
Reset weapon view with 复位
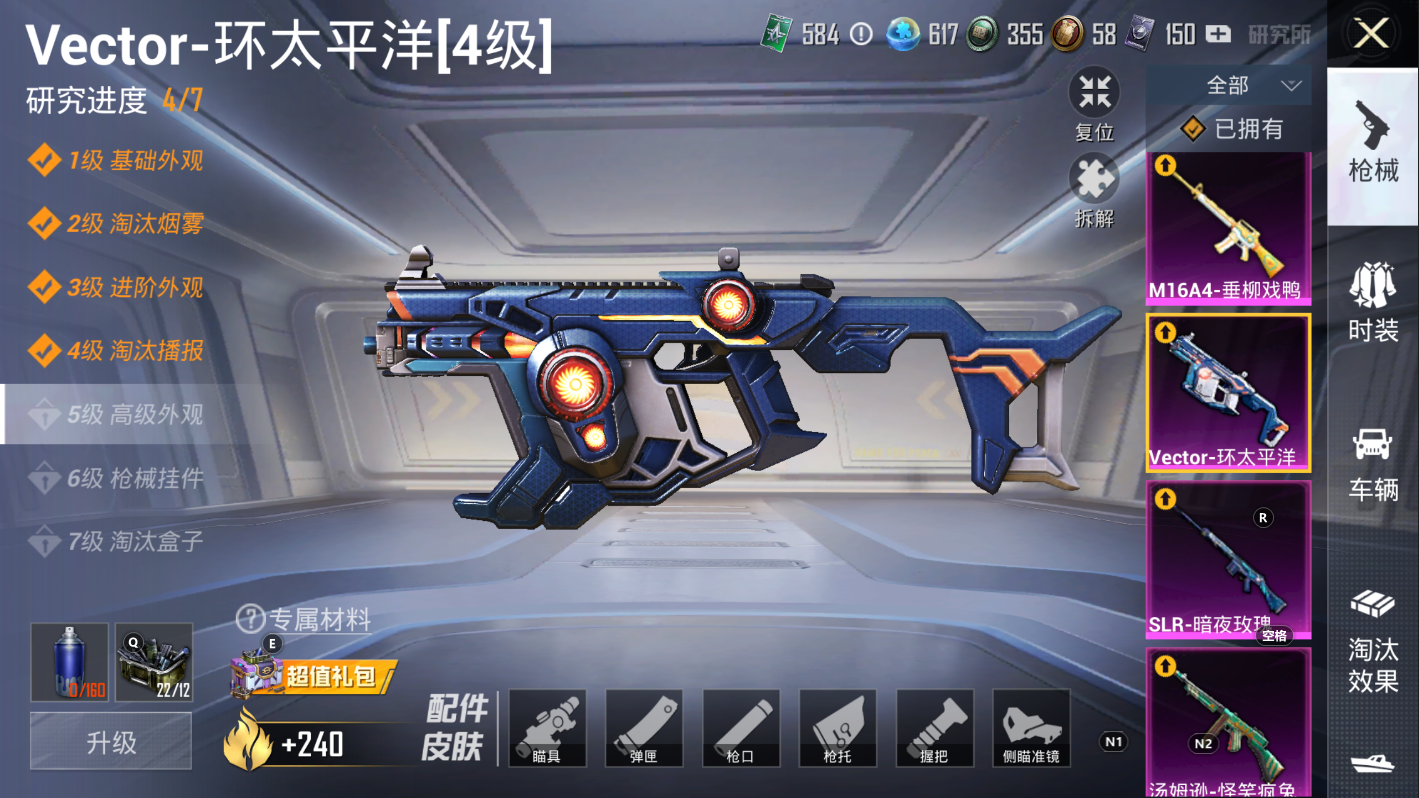[x=1095, y=95]
